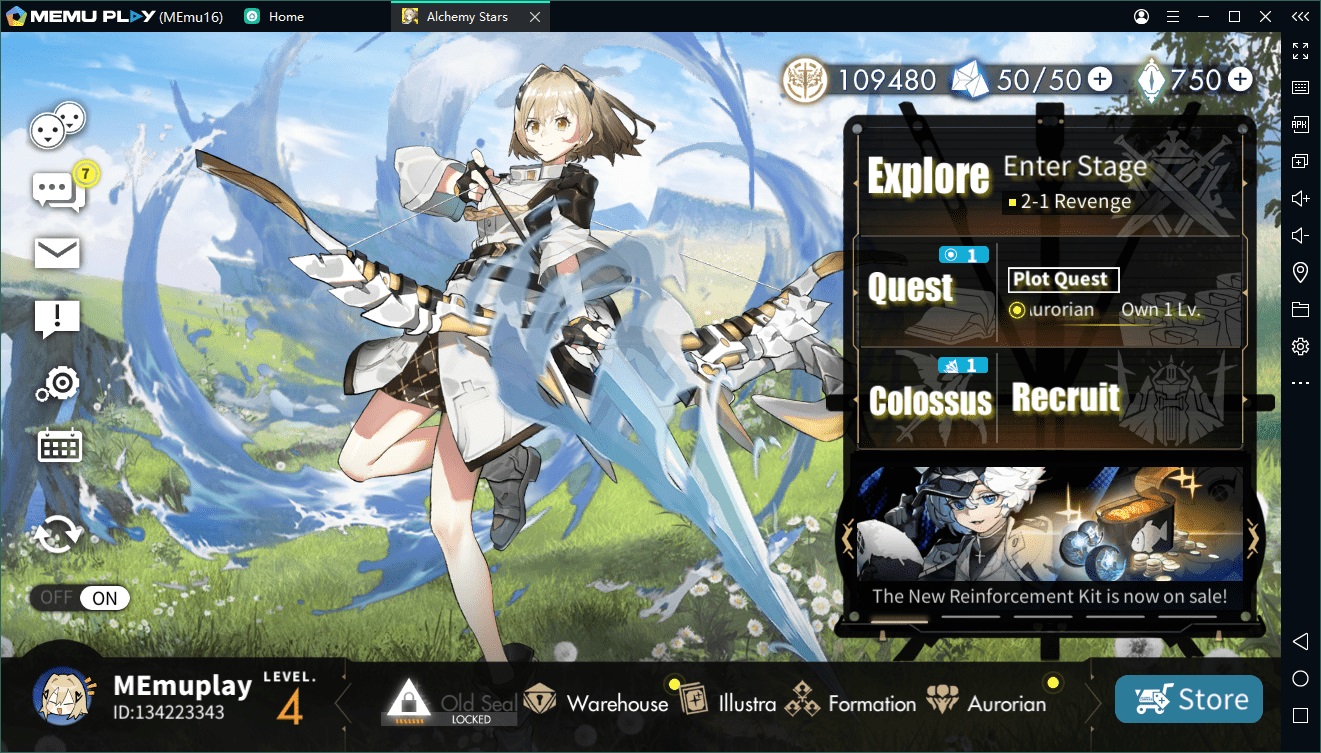The width and height of the screenshot is (1321, 753).
Task: Open the calendar events icon
Action: point(59,446)
